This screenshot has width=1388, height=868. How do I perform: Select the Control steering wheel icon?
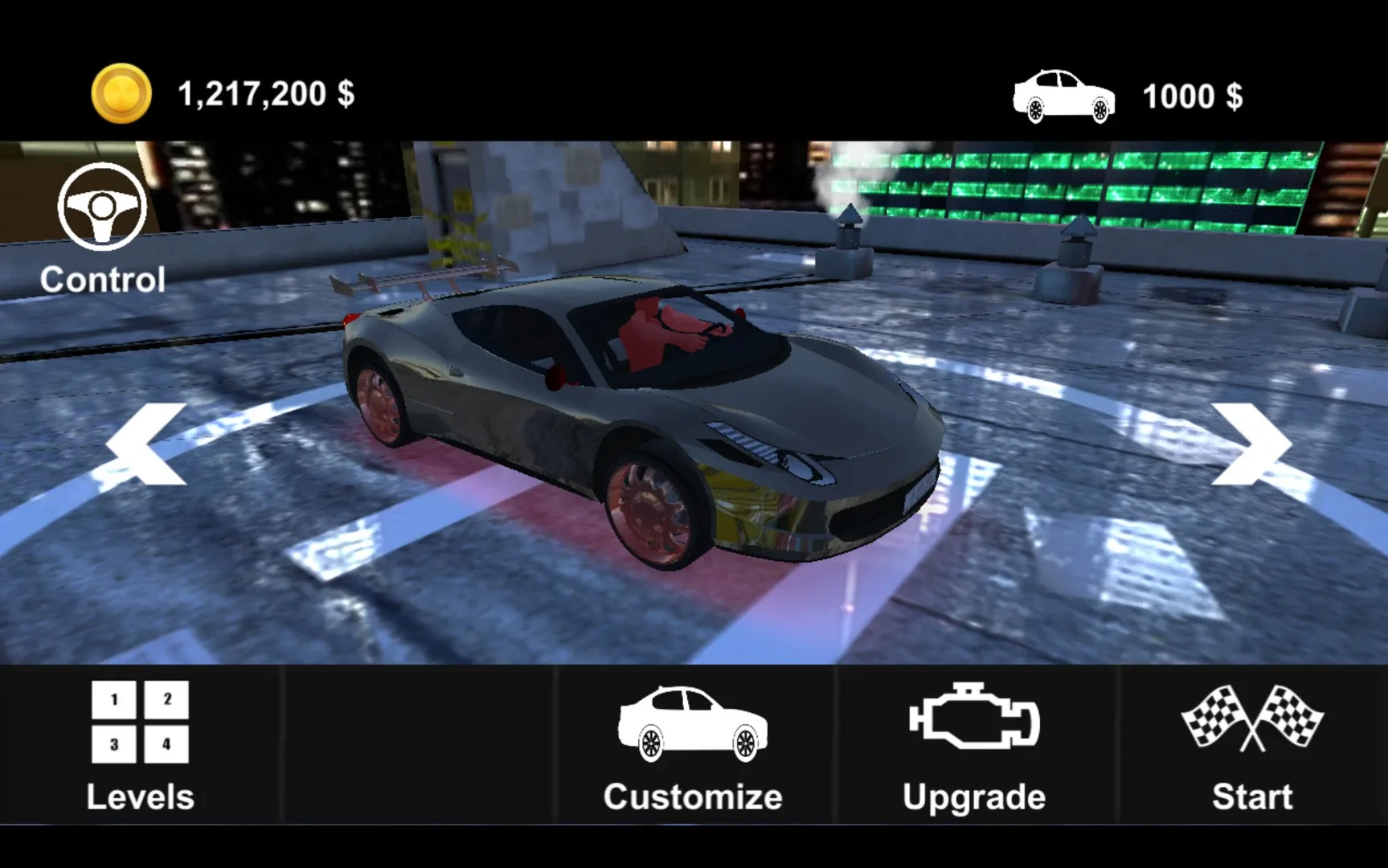tap(101, 207)
